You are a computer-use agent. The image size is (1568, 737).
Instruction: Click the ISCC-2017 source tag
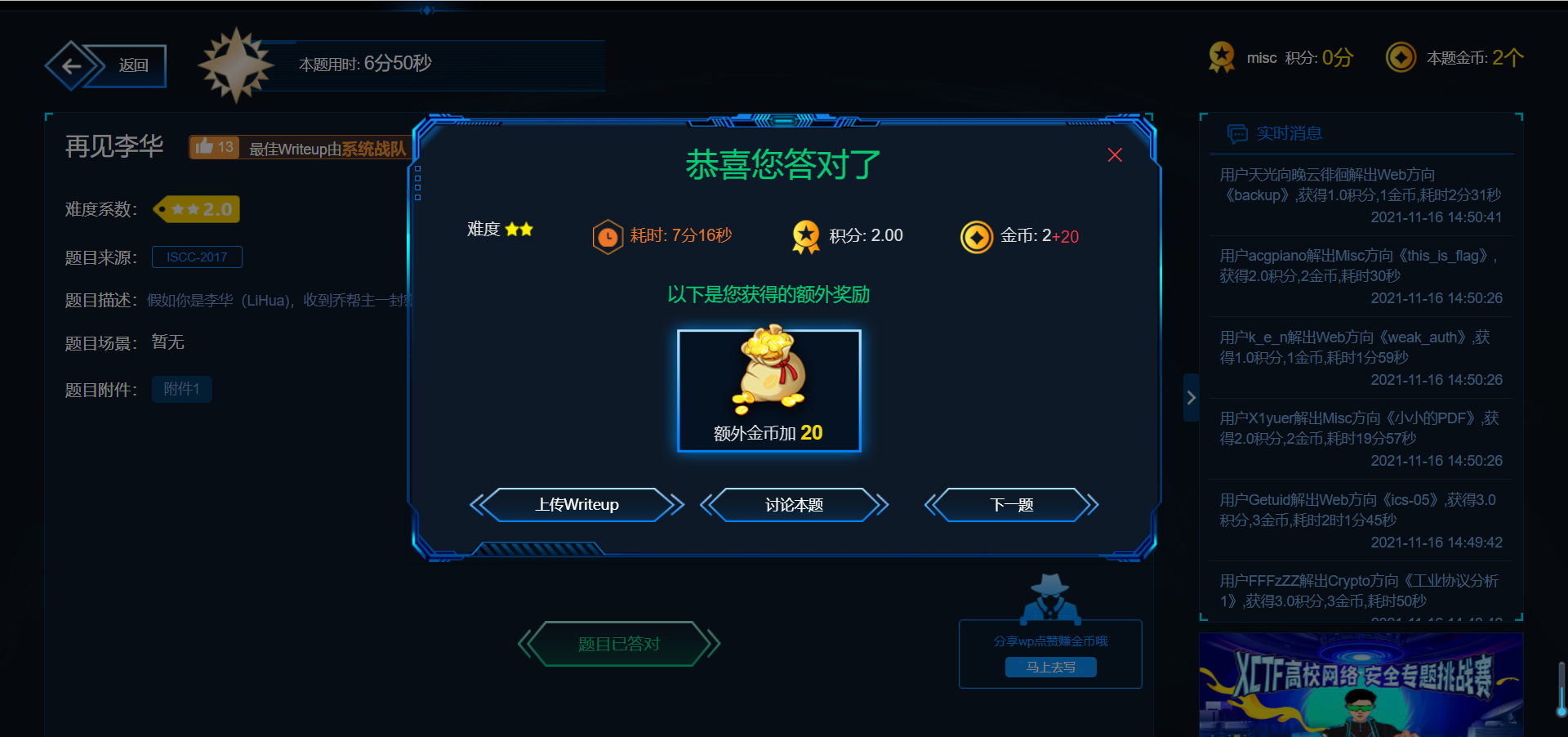[x=197, y=257]
